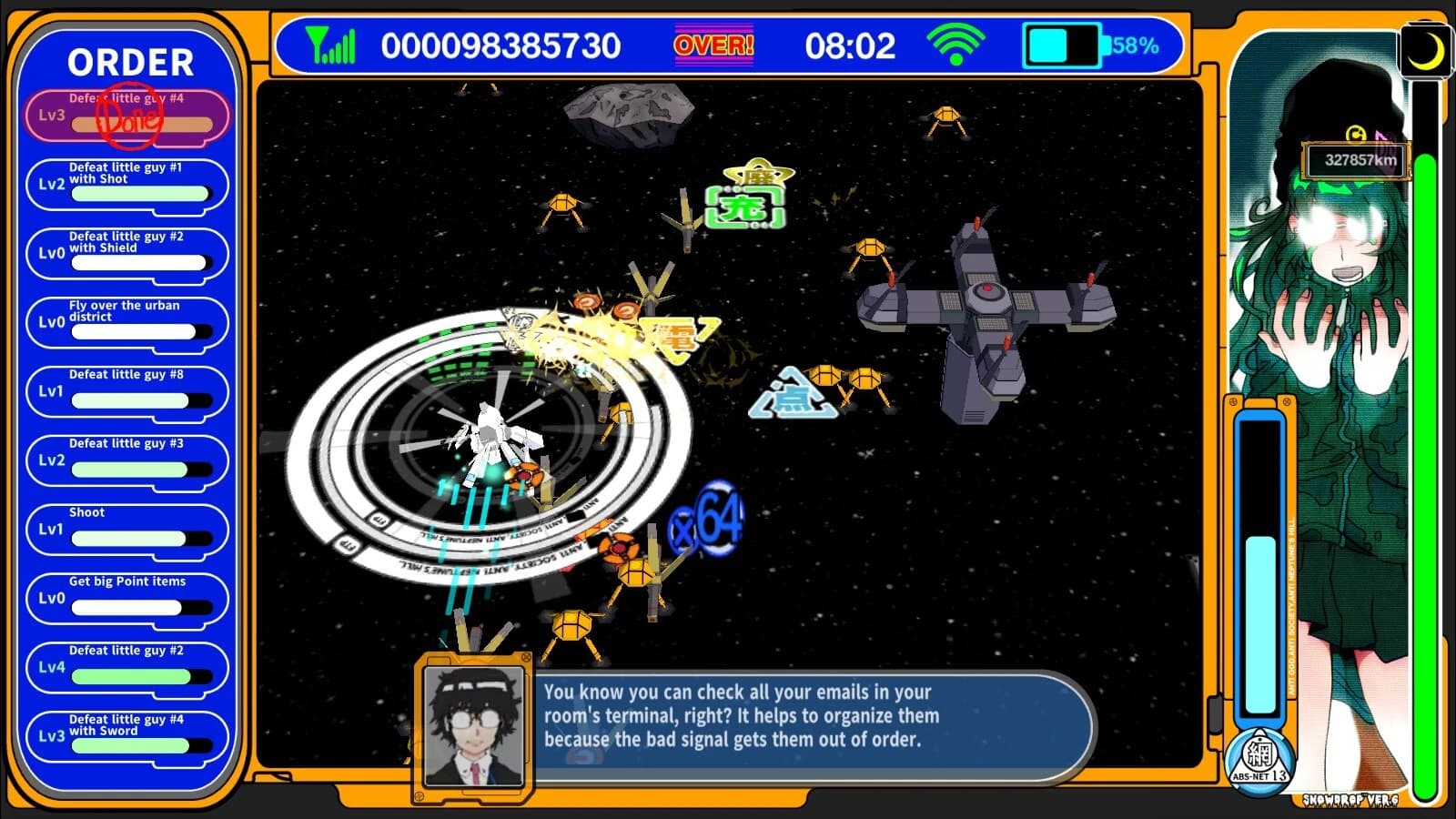Toggle the 'Get big Point items' order

pos(127,598)
